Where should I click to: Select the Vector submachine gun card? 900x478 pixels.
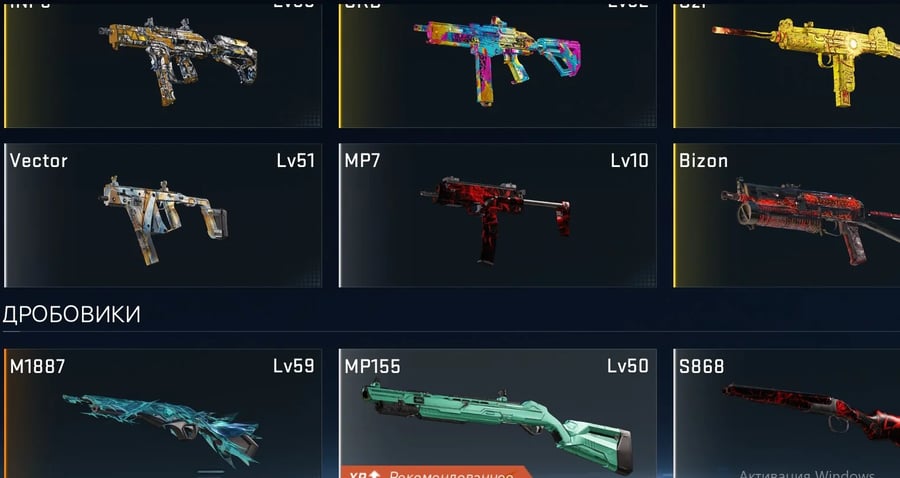(x=163, y=215)
